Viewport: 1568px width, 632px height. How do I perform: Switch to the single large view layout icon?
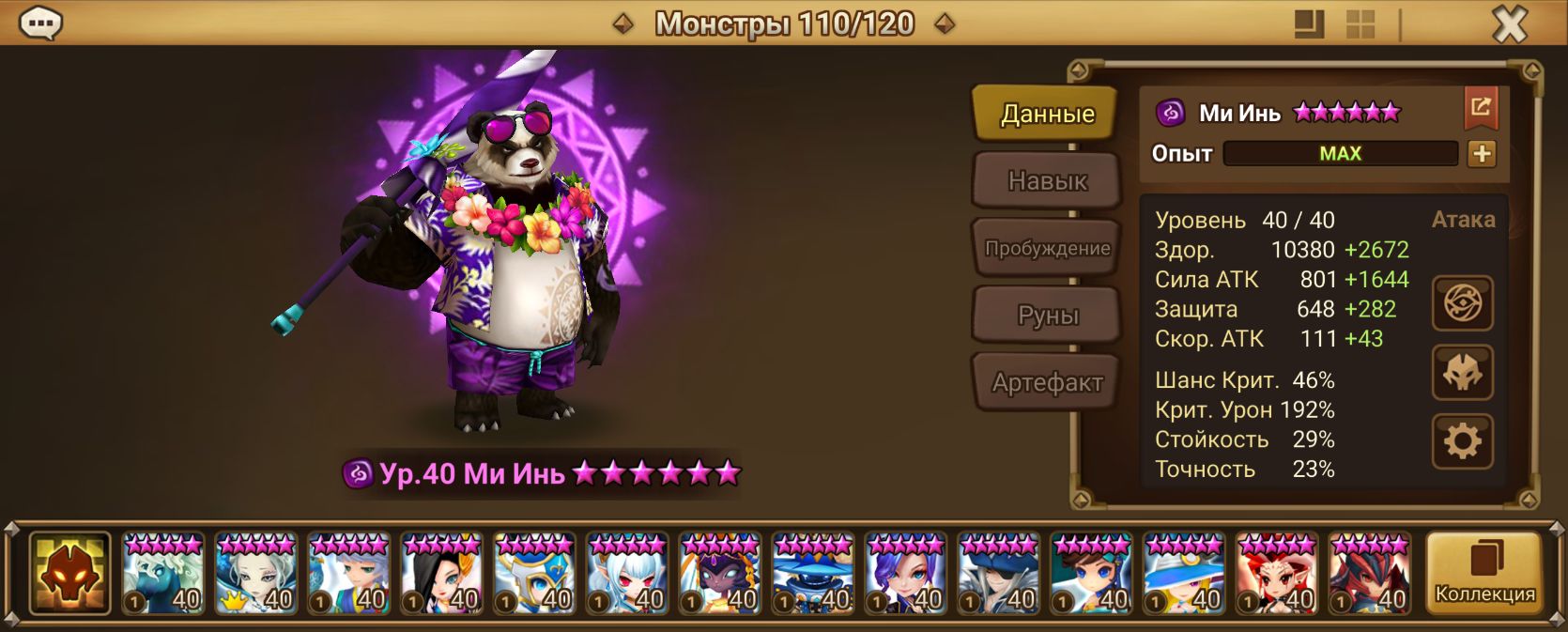[1309, 24]
